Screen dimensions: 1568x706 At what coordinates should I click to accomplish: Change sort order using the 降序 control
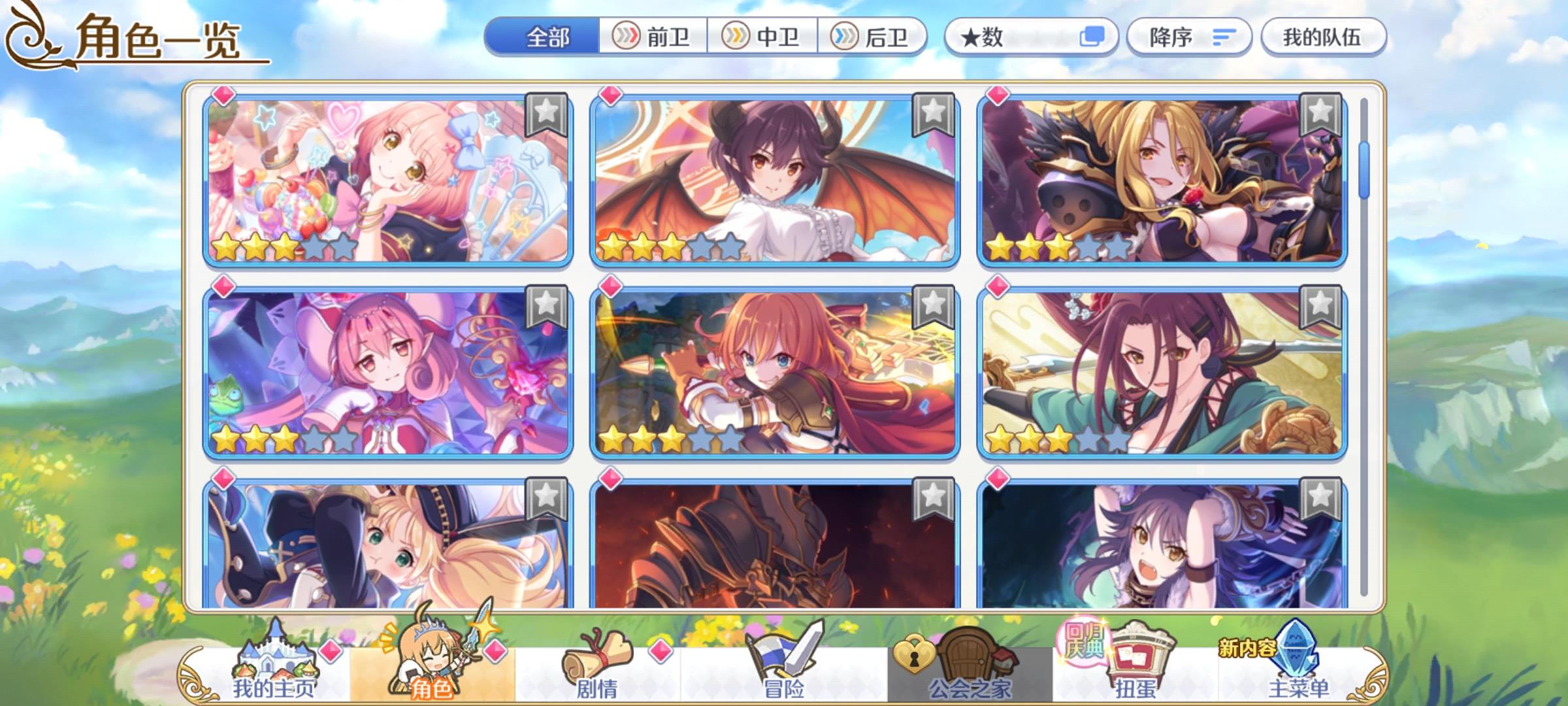click(1189, 37)
